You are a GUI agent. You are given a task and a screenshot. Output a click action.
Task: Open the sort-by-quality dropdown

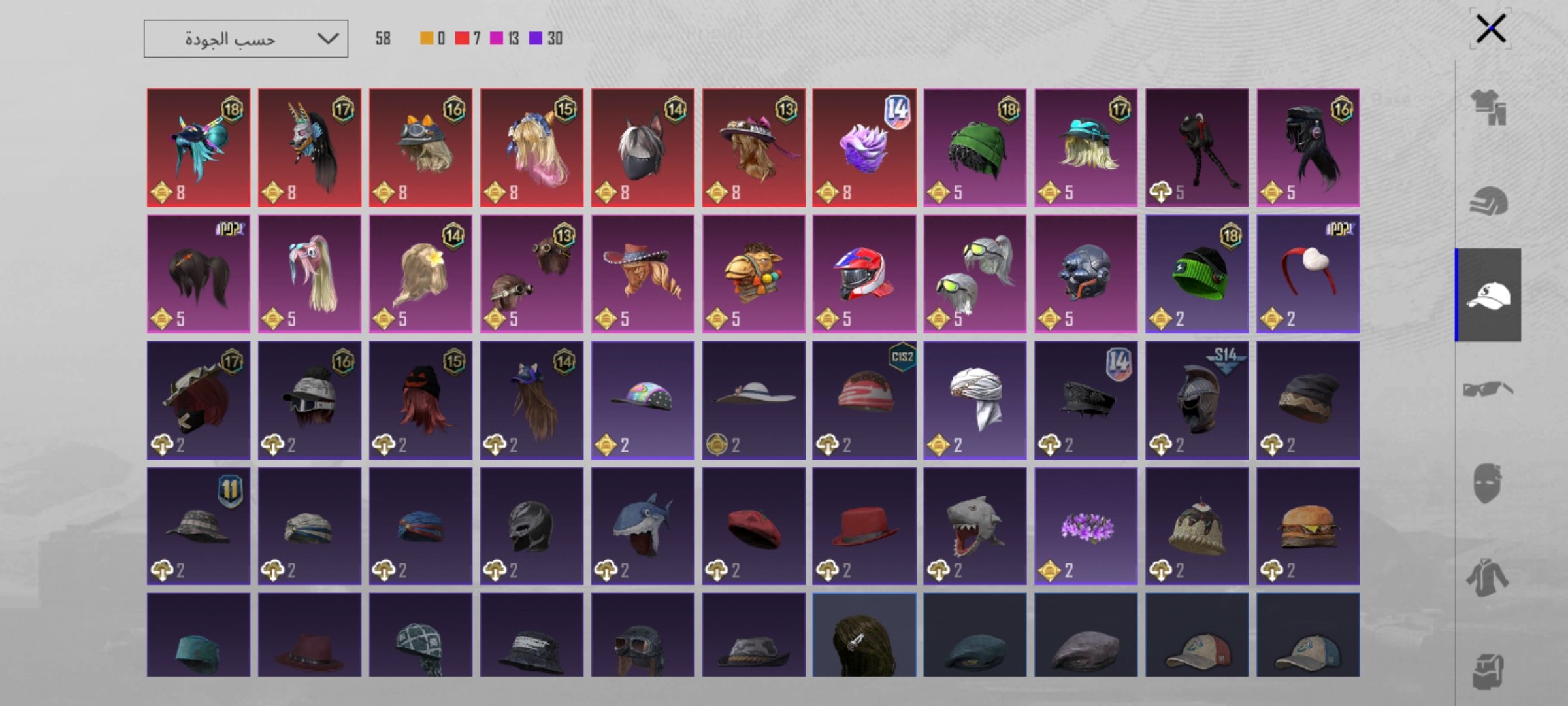(246, 39)
